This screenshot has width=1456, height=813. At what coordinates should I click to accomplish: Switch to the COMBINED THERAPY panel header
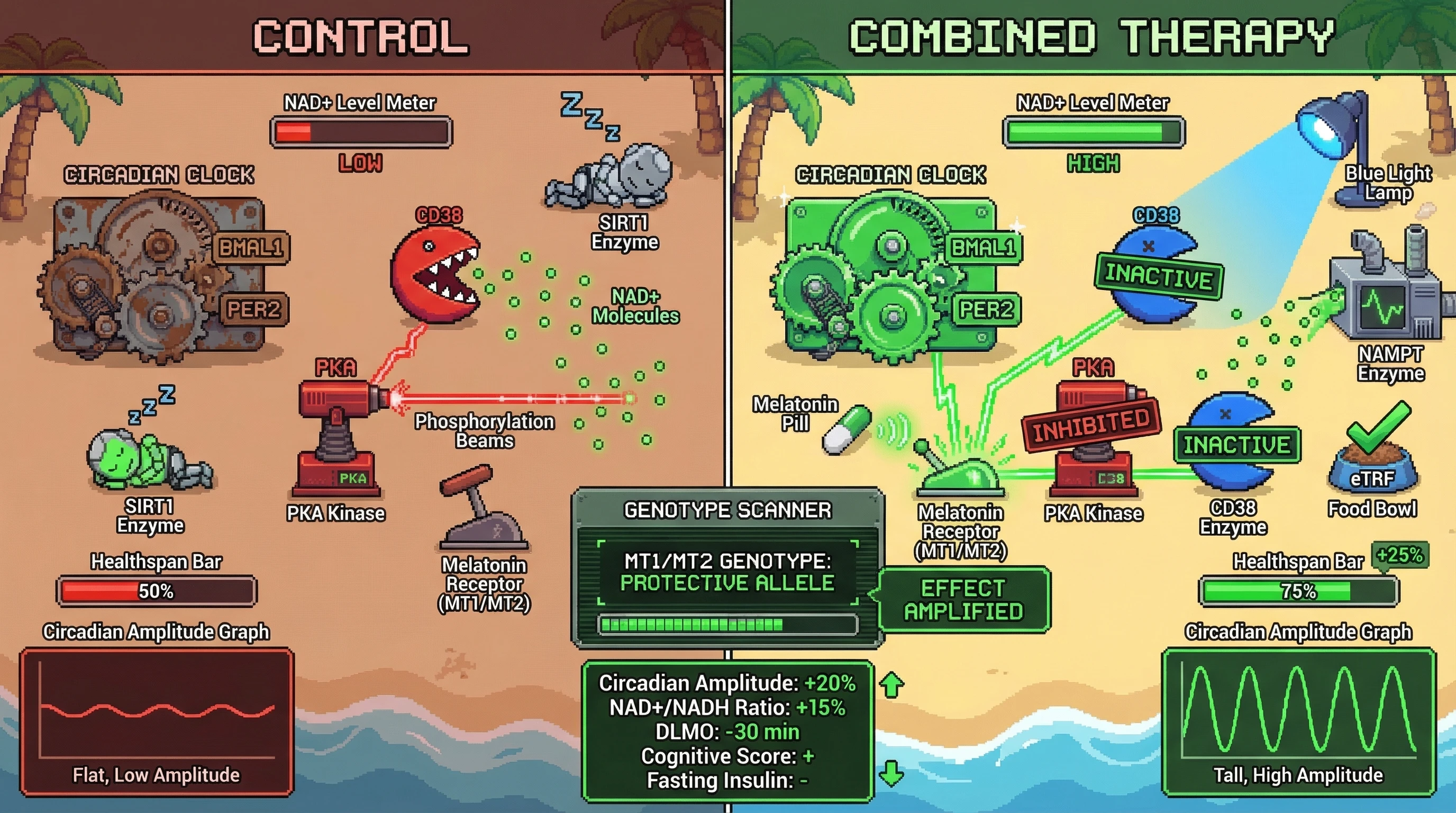[x=1092, y=37]
